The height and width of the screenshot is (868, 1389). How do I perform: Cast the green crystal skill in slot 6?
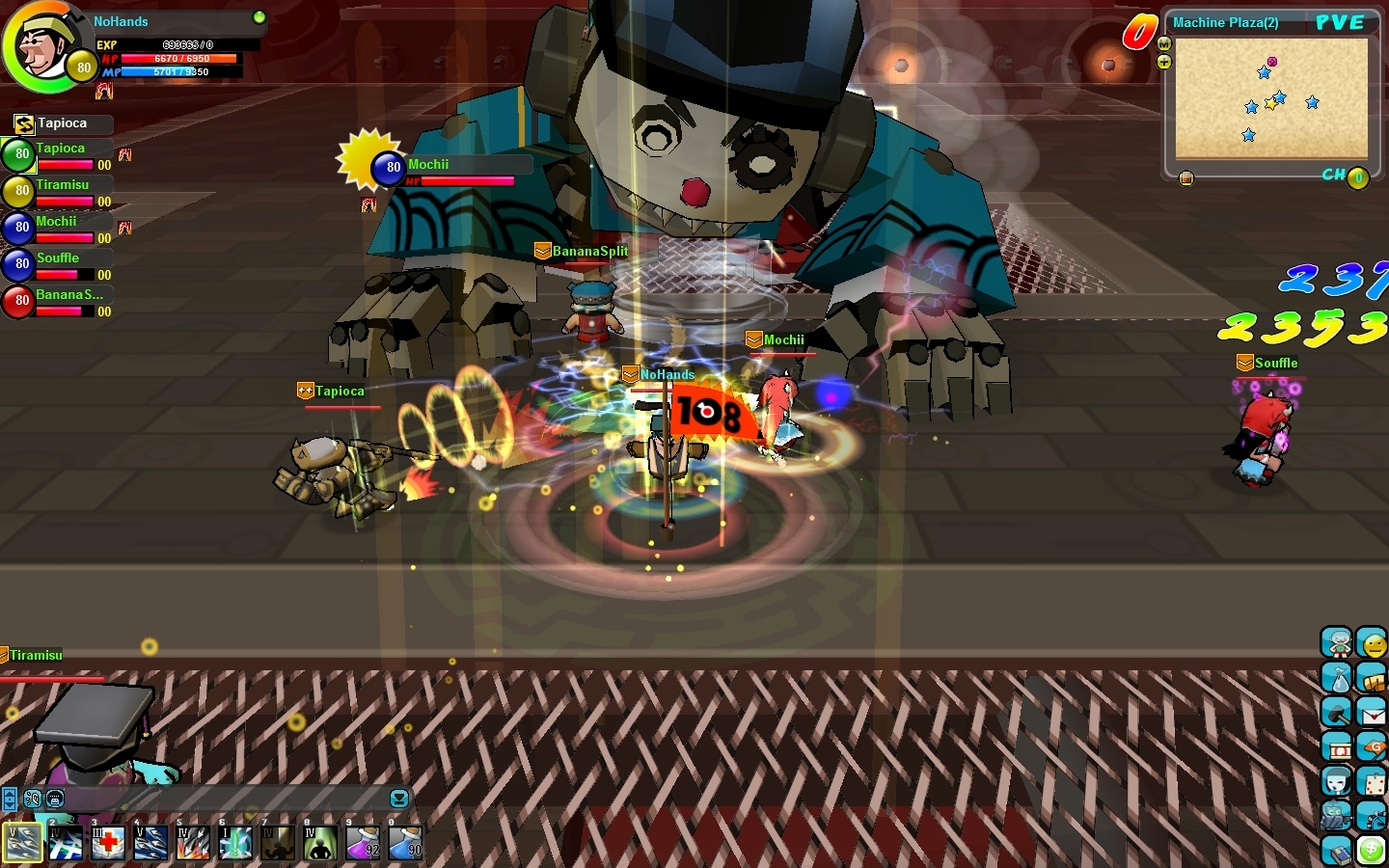pos(235,843)
